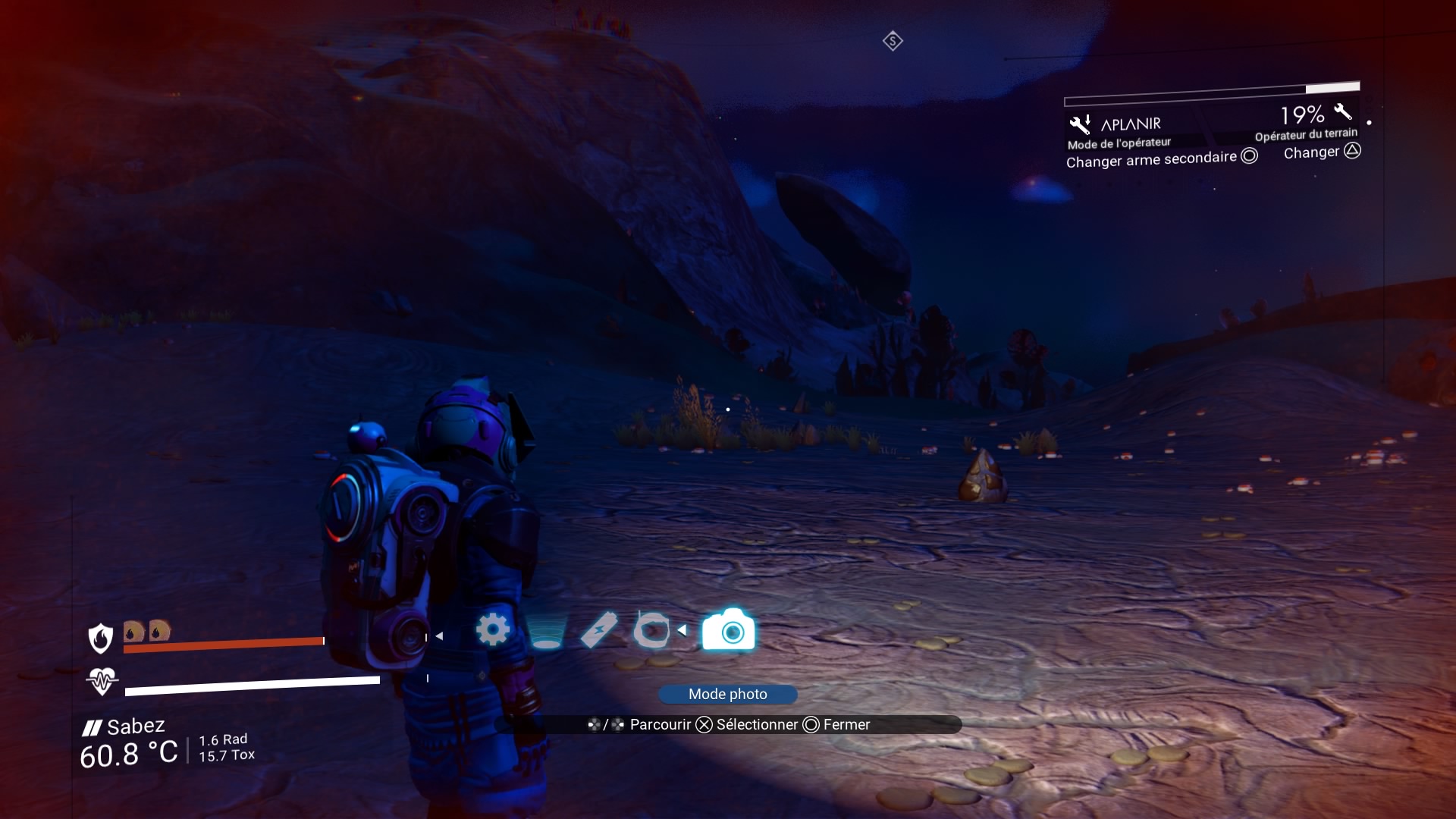Open the gear settings quick-menu icon
Viewport: 1456px width, 819px height.
[492, 629]
